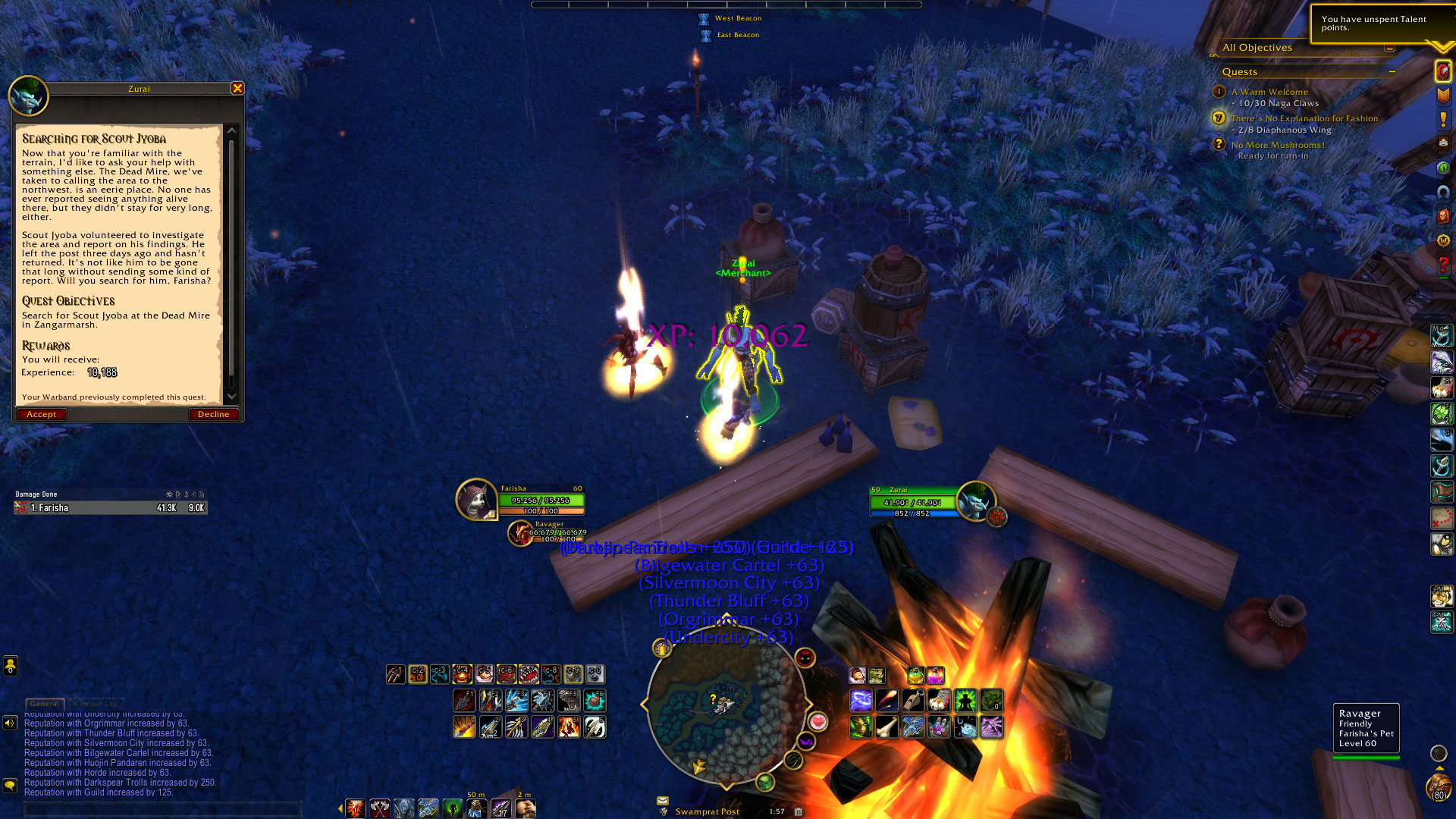The height and width of the screenshot is (819, 1456).
Task: Open the chat speech bubble menu
Action: 10,785
